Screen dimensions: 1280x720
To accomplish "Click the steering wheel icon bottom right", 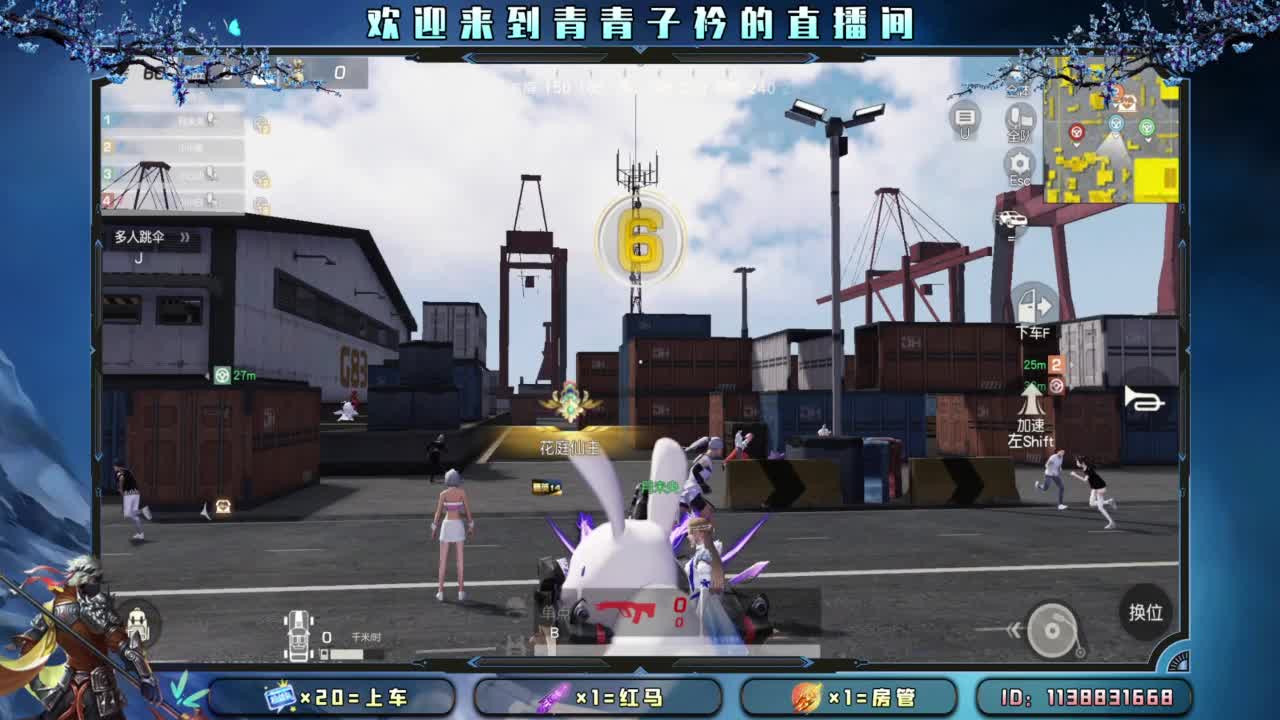I will point(1051,629).
